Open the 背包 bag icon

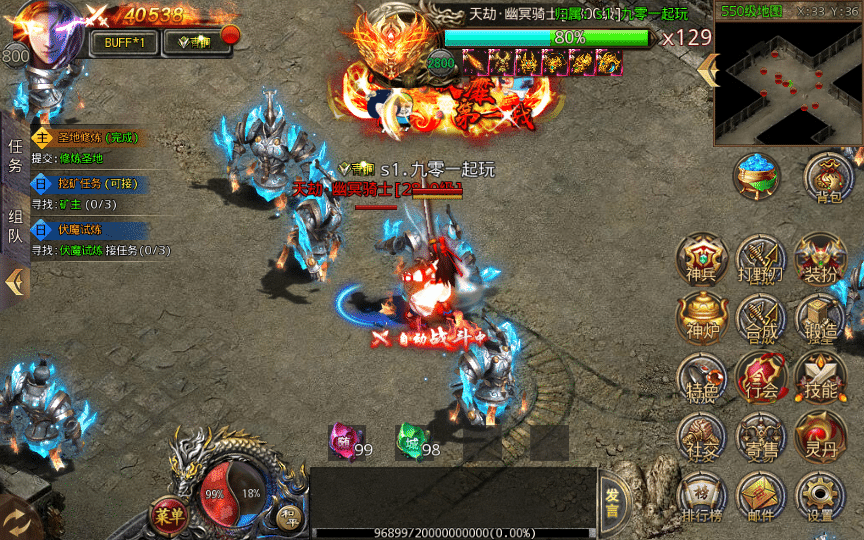(828, 178)
